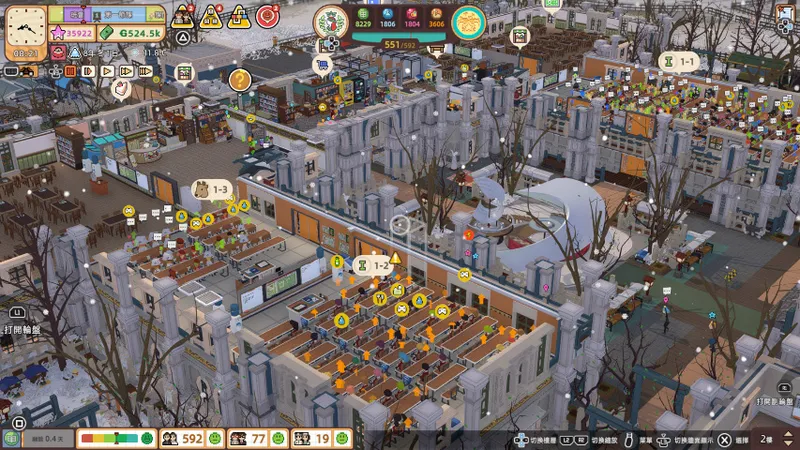Viewport: 800px width, 450px height.
Task: Open the overall satisfaction colour bar
Action: click(x=114, y=438)
